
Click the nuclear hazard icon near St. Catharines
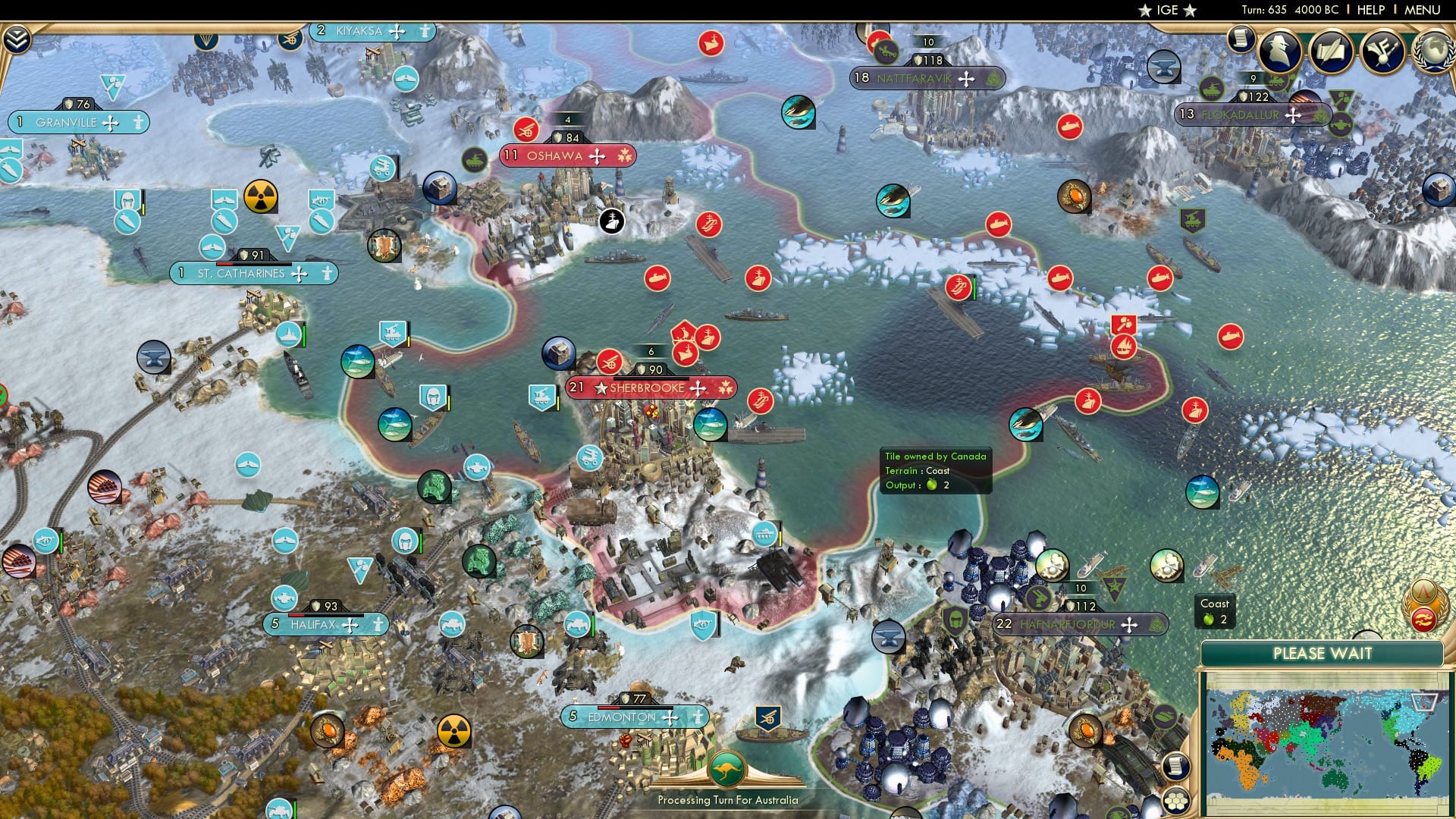pos(260,196)
